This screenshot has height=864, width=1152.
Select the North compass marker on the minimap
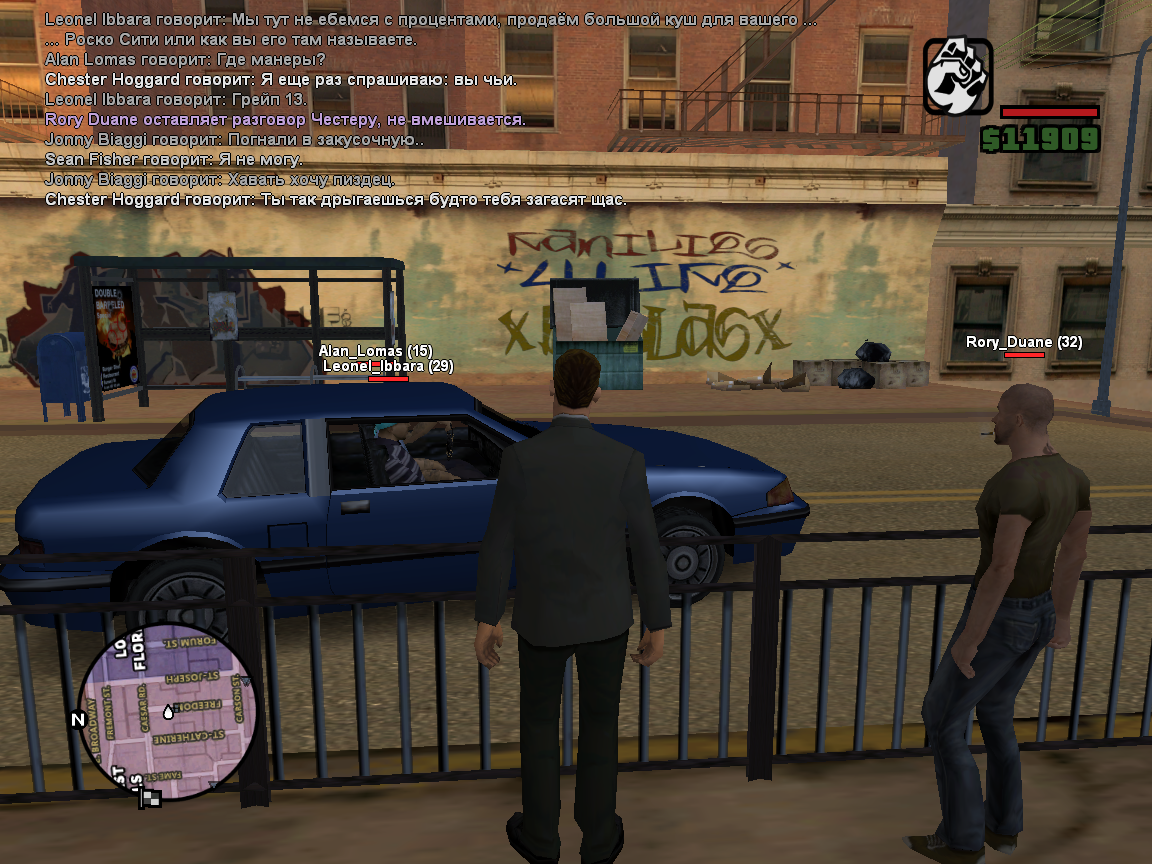pos(77,719)
